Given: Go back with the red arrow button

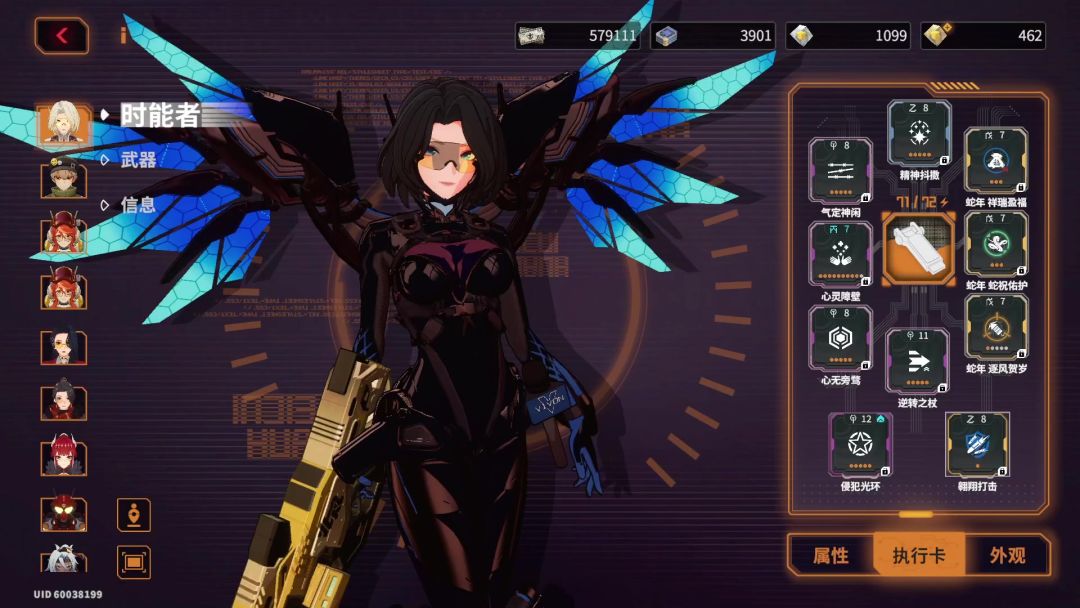Looking at the screenshot, I should [62, 36].
